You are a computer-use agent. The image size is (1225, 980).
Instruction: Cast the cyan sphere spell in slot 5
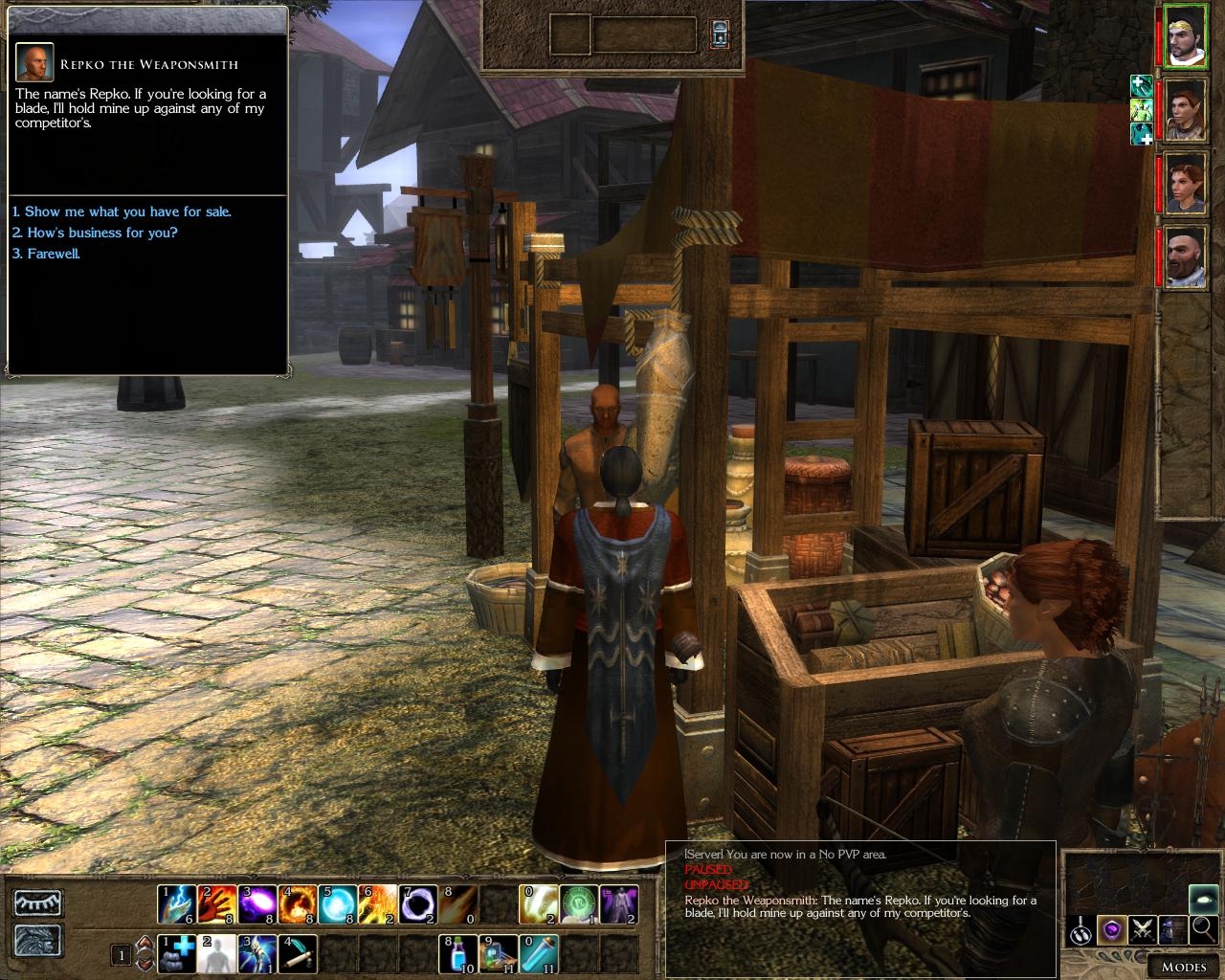337,904
